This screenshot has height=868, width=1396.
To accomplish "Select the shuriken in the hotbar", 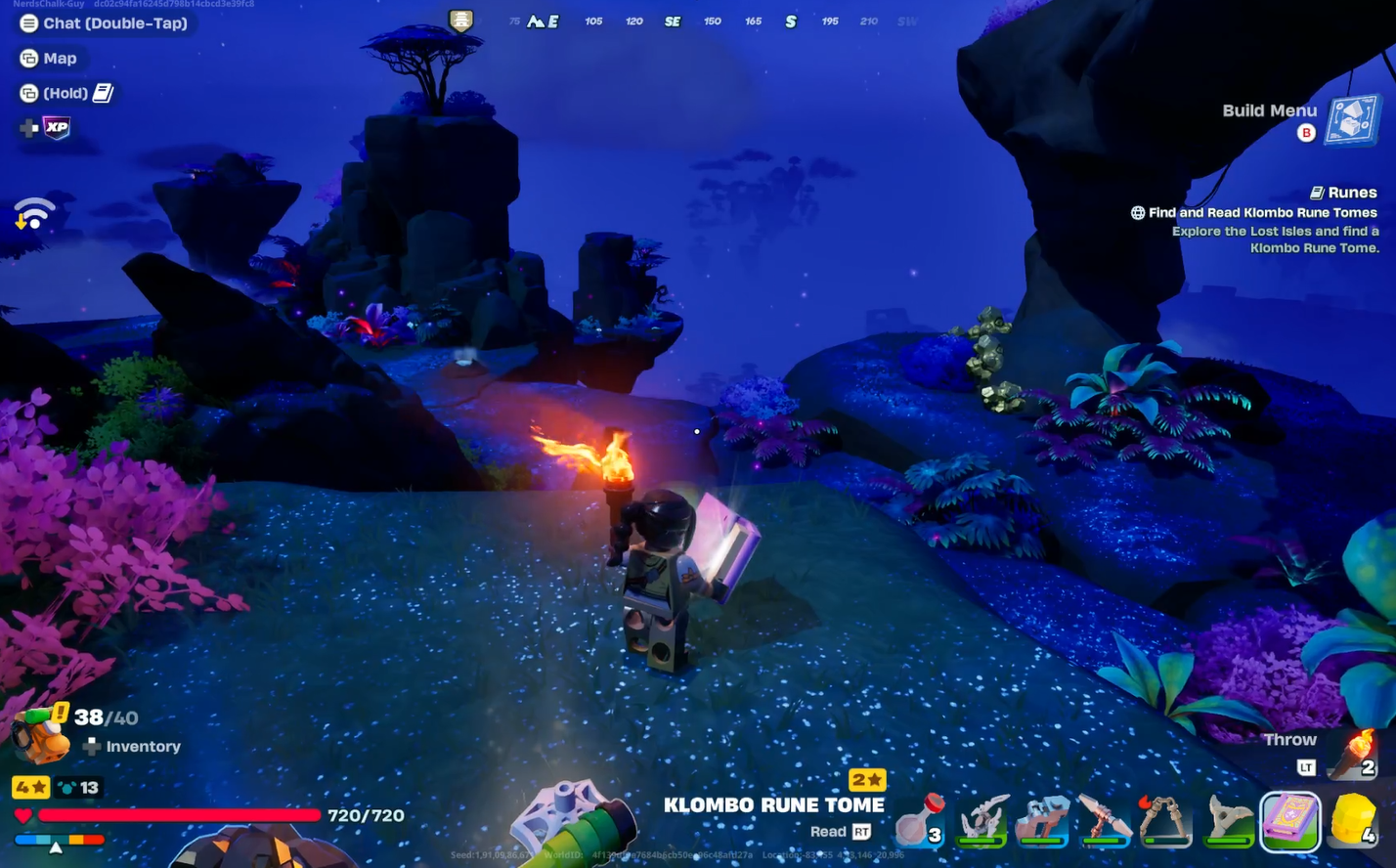I will click(x=1227, y=821).
